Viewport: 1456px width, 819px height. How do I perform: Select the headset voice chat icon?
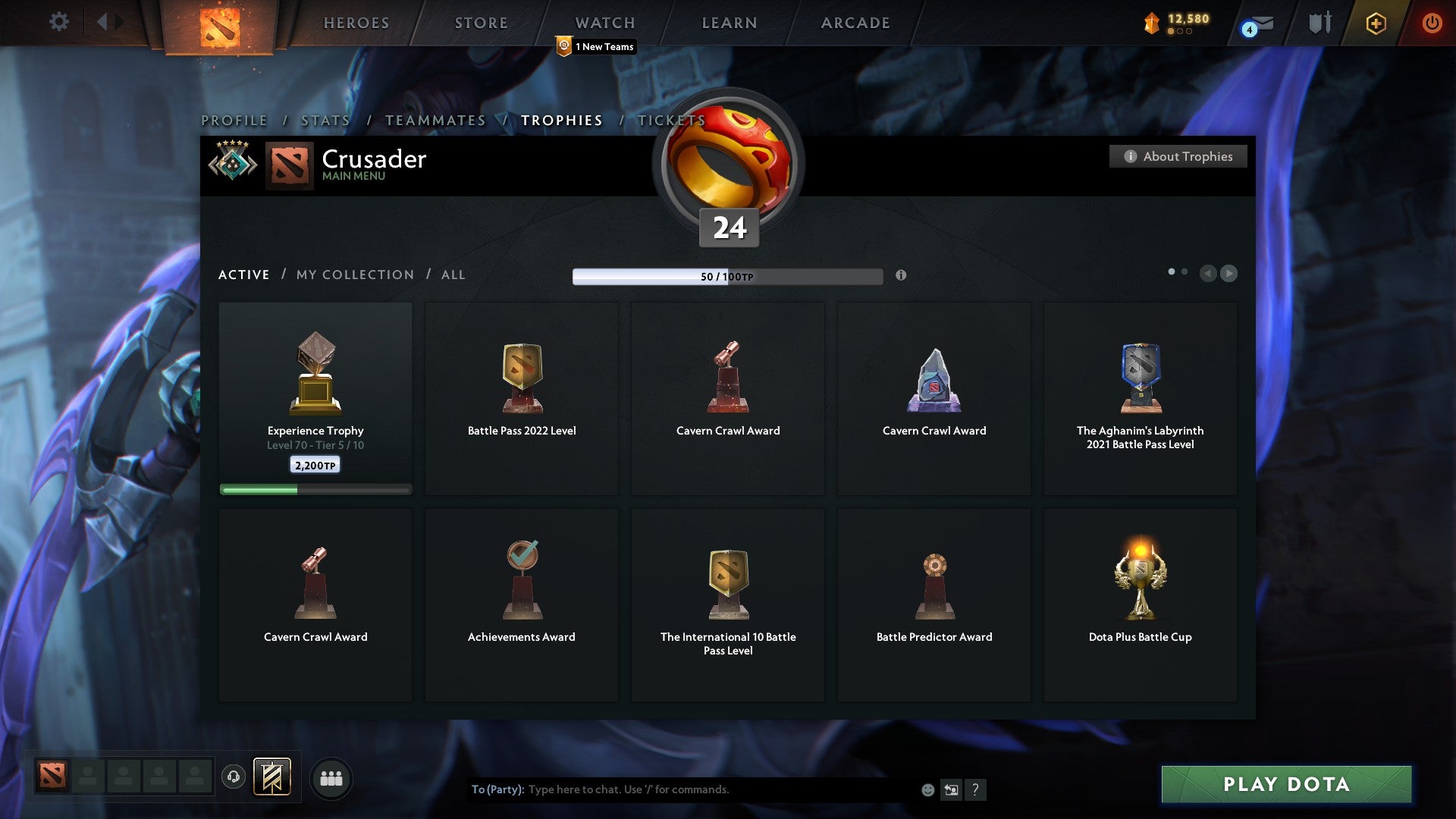coord(233,777)
